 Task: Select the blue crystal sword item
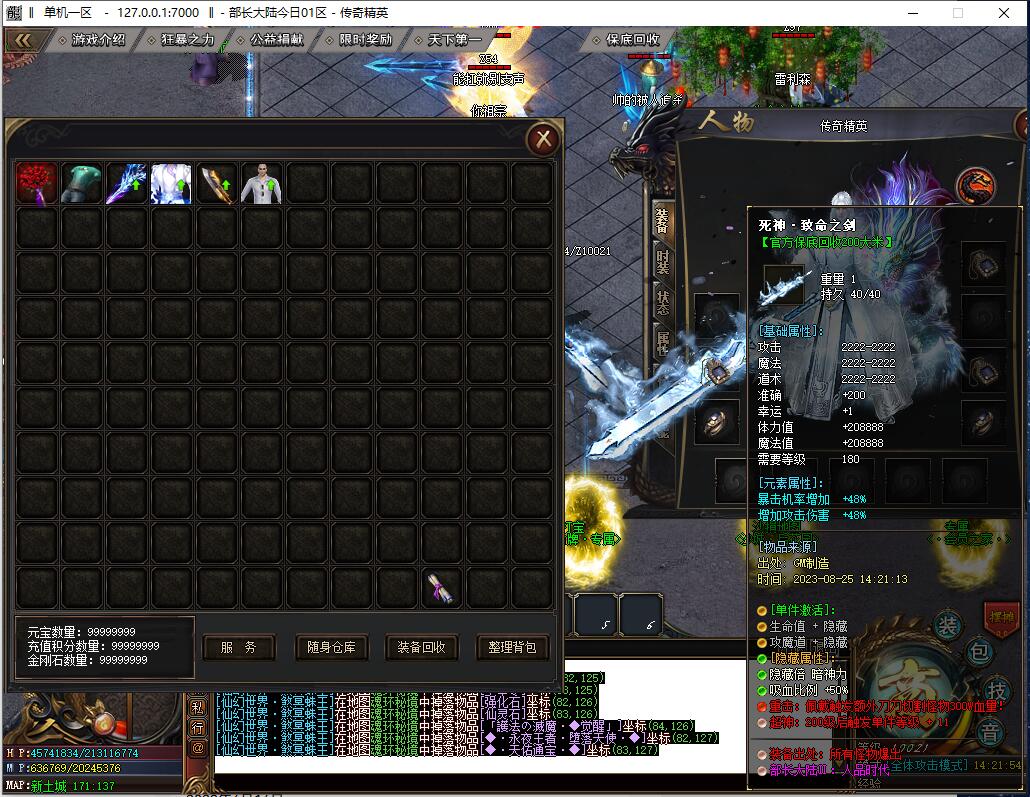(x=127, y=184)
